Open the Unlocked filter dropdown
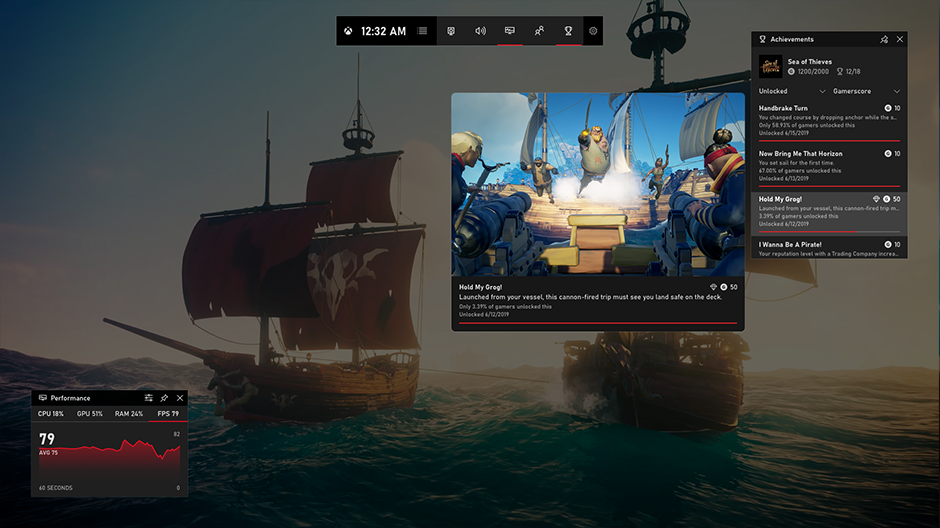Image resolution: width=940 pixels, height=528 pixels. coord(792,91)
